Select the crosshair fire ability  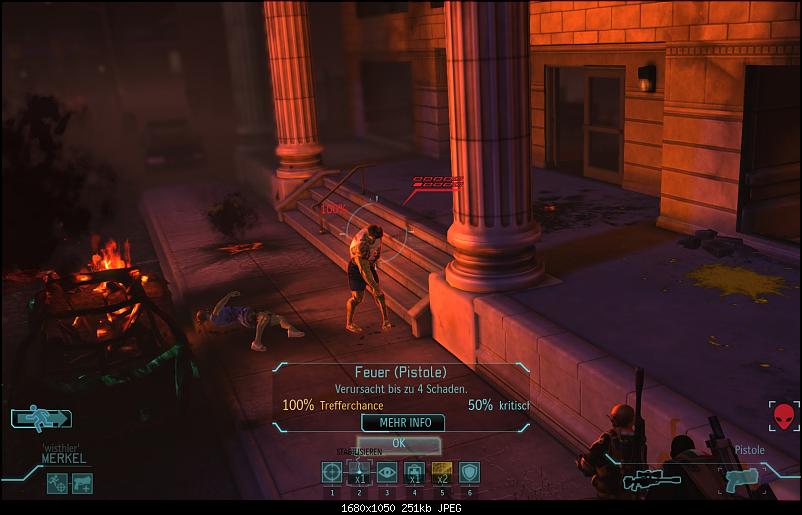click(x=332, y=472)
